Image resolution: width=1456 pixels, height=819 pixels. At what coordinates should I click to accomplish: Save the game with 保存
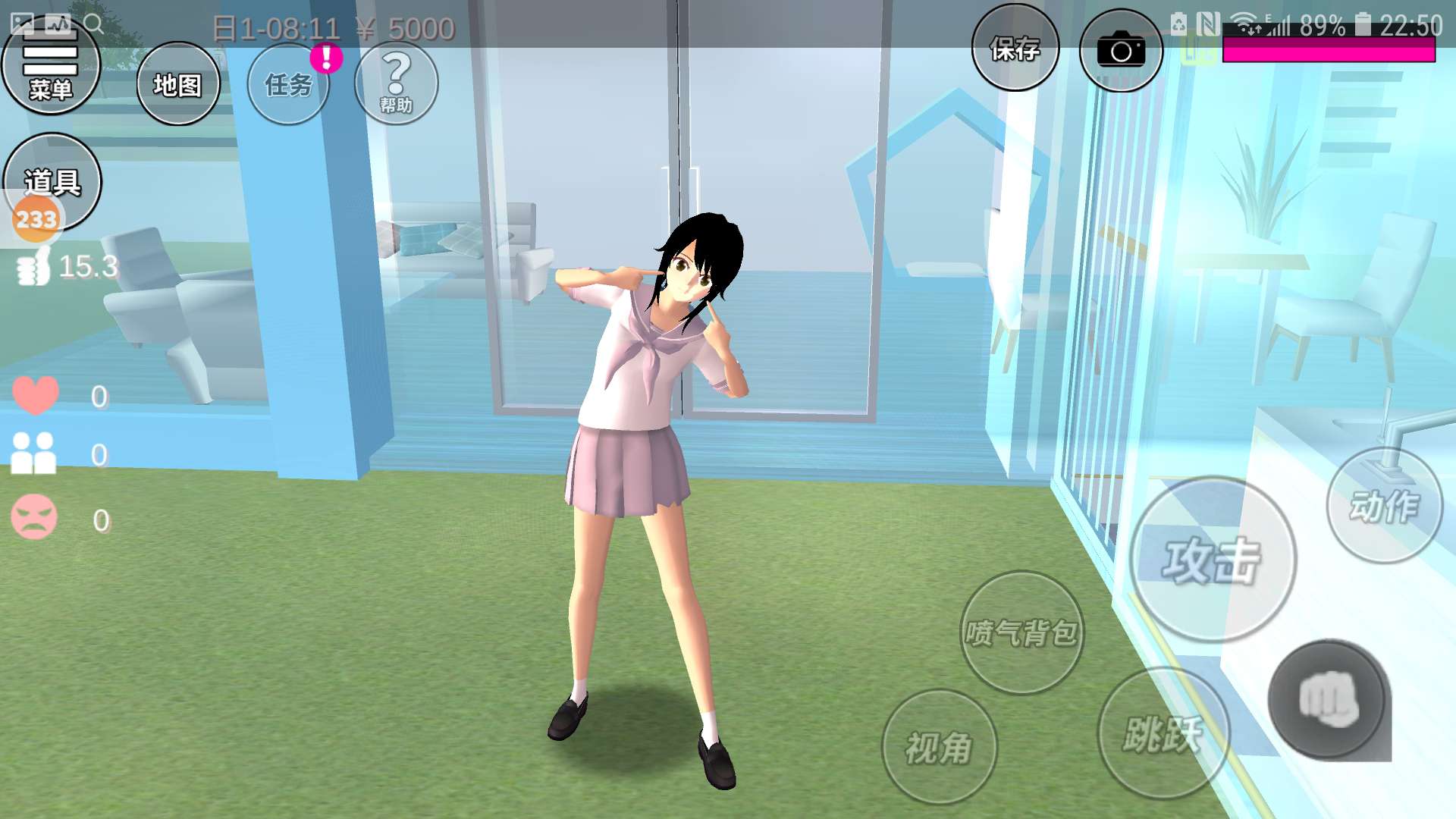point(1015,49)
